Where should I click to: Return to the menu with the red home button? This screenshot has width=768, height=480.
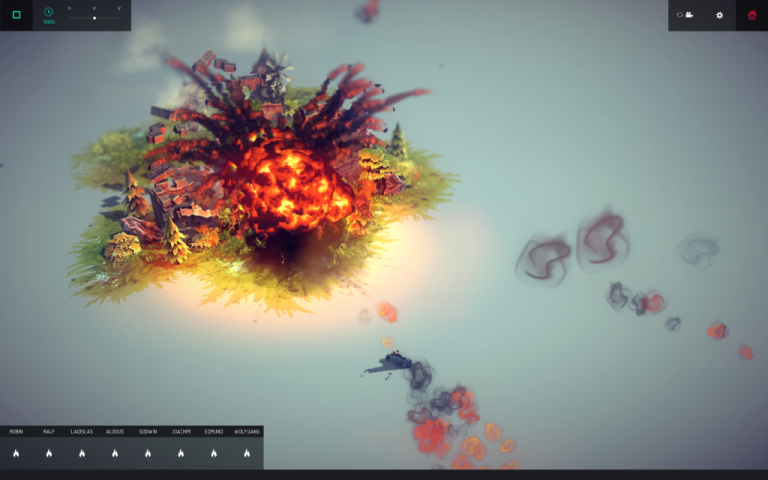pyautogui.click(x=752, y=15)
